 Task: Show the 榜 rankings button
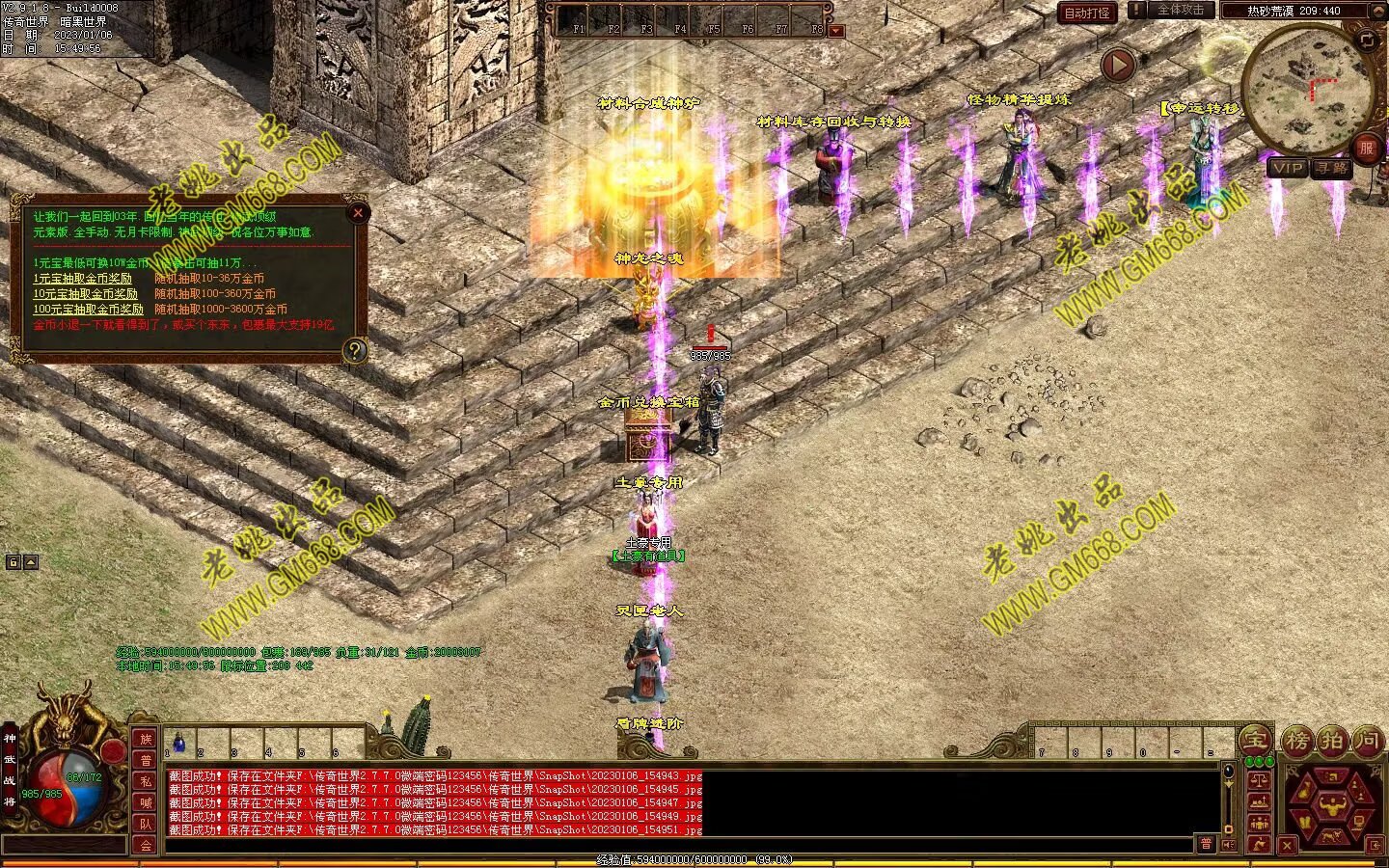(x=1297, y=741)
